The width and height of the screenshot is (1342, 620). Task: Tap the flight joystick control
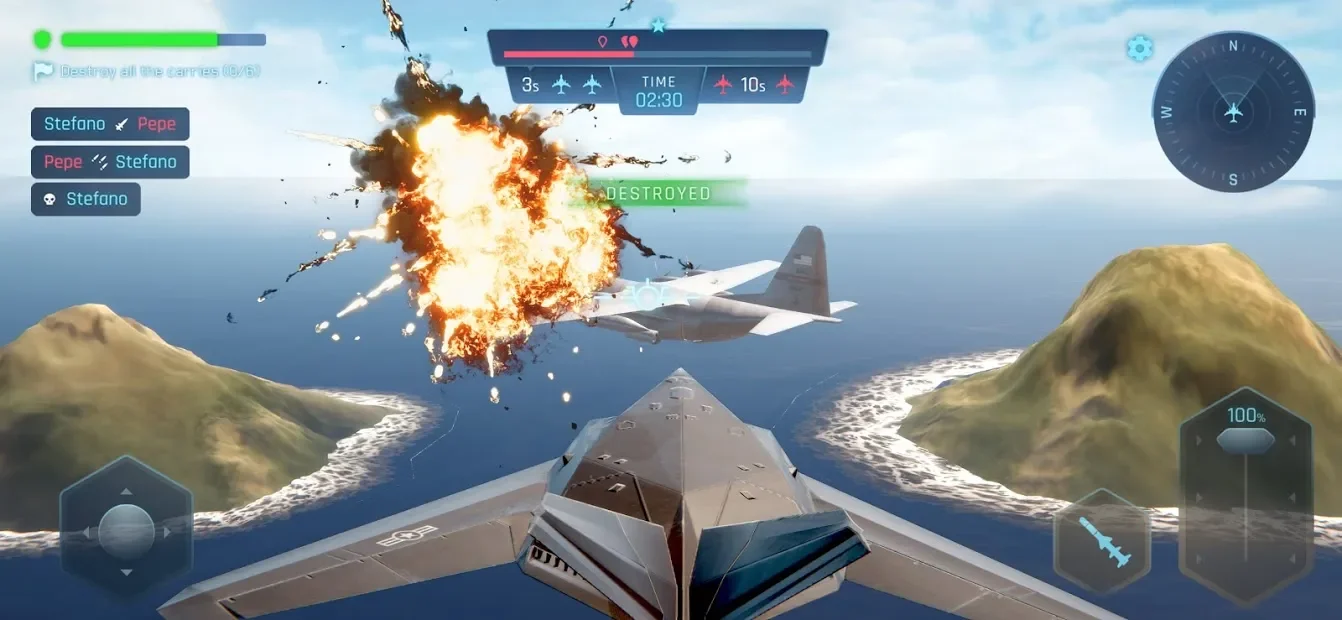tap(126, 531)
